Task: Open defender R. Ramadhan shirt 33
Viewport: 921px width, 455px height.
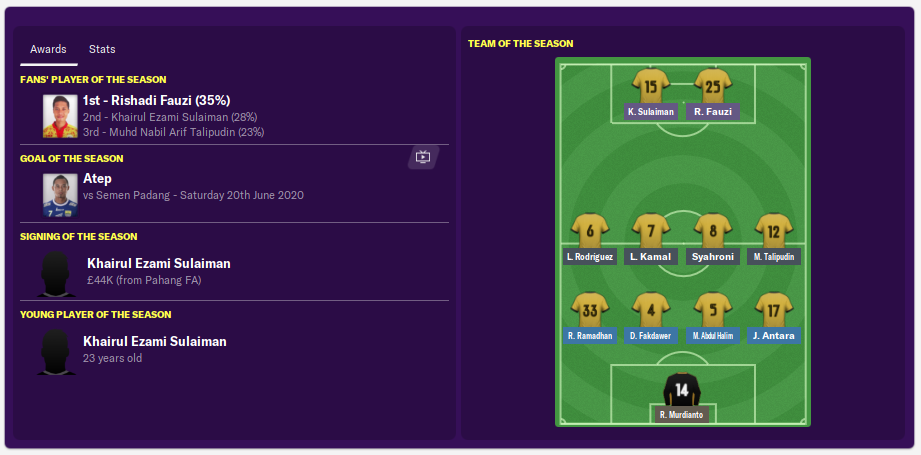Action: (x=590, y=311)
